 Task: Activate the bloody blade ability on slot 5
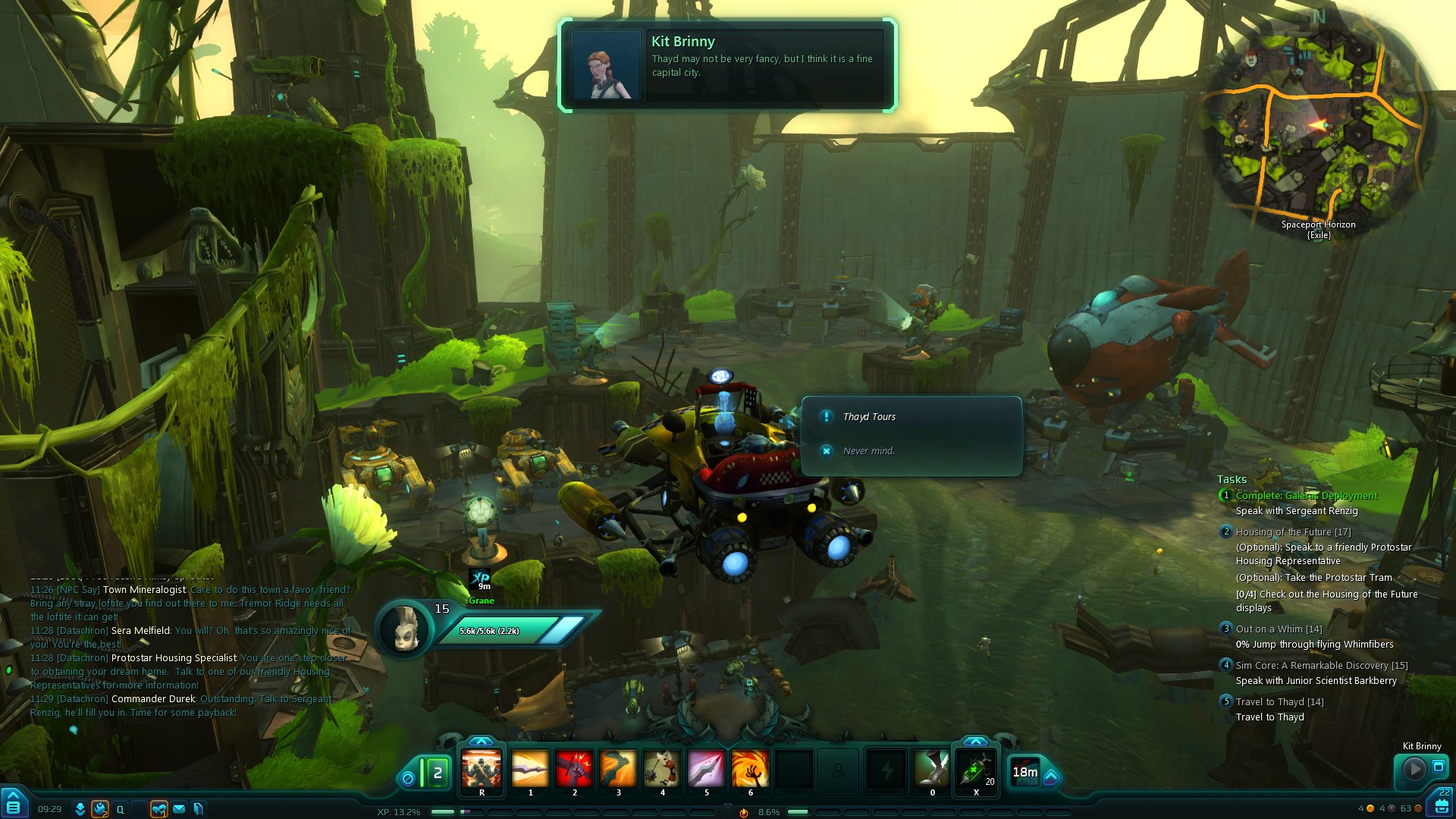click(x=706, y=769)
